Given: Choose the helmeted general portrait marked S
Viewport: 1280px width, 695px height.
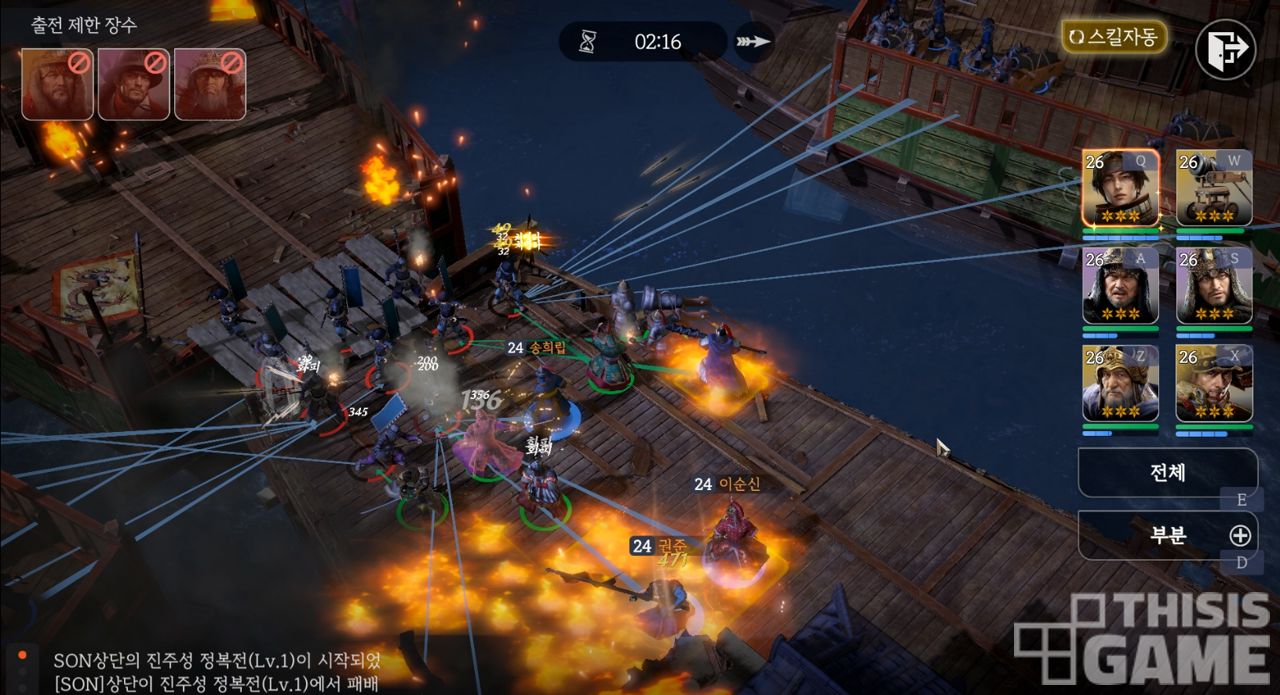Looking at the screenshot, I should coord(1214,285).
